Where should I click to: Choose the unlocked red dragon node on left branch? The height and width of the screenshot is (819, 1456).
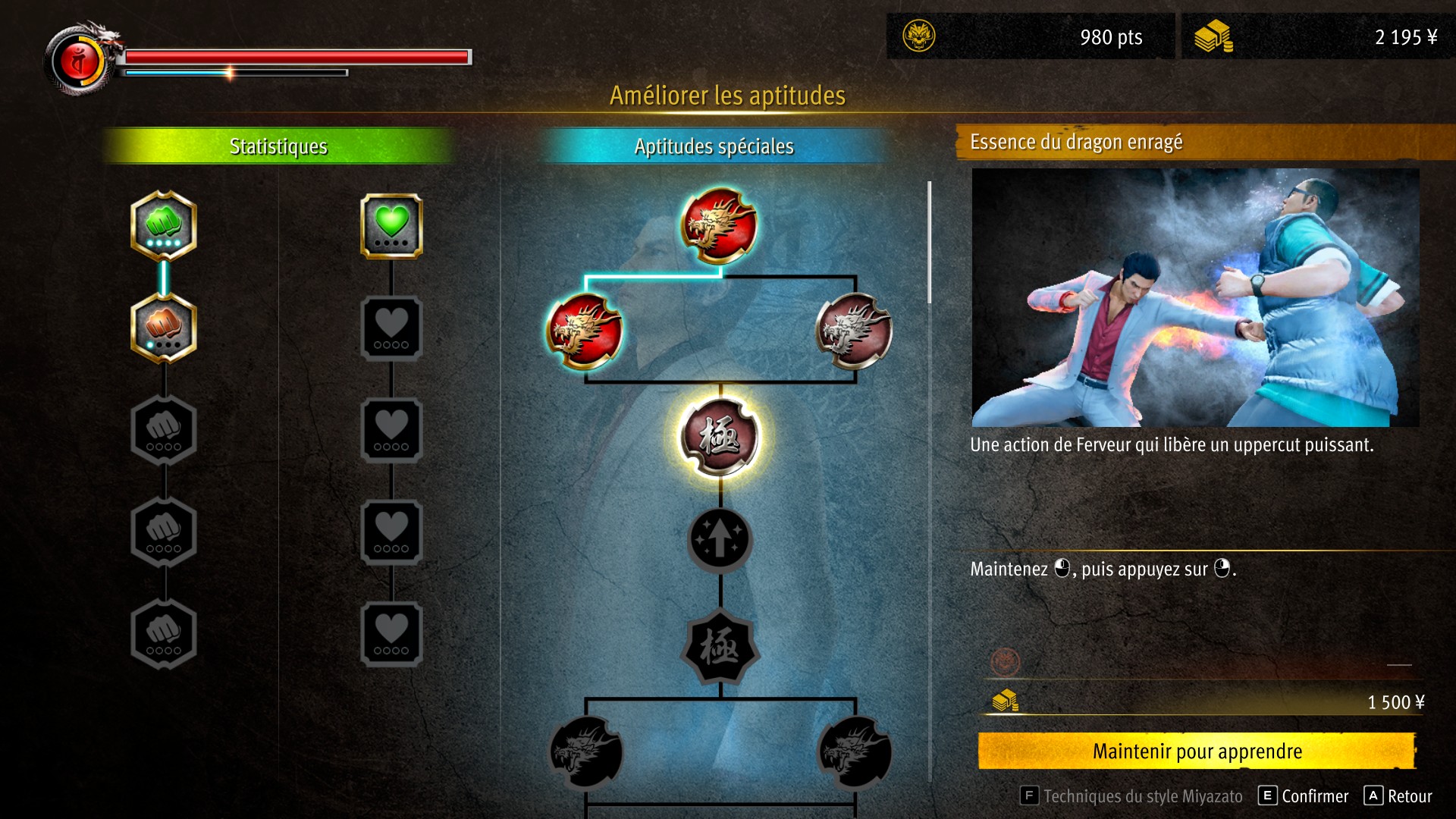[585, 331]
